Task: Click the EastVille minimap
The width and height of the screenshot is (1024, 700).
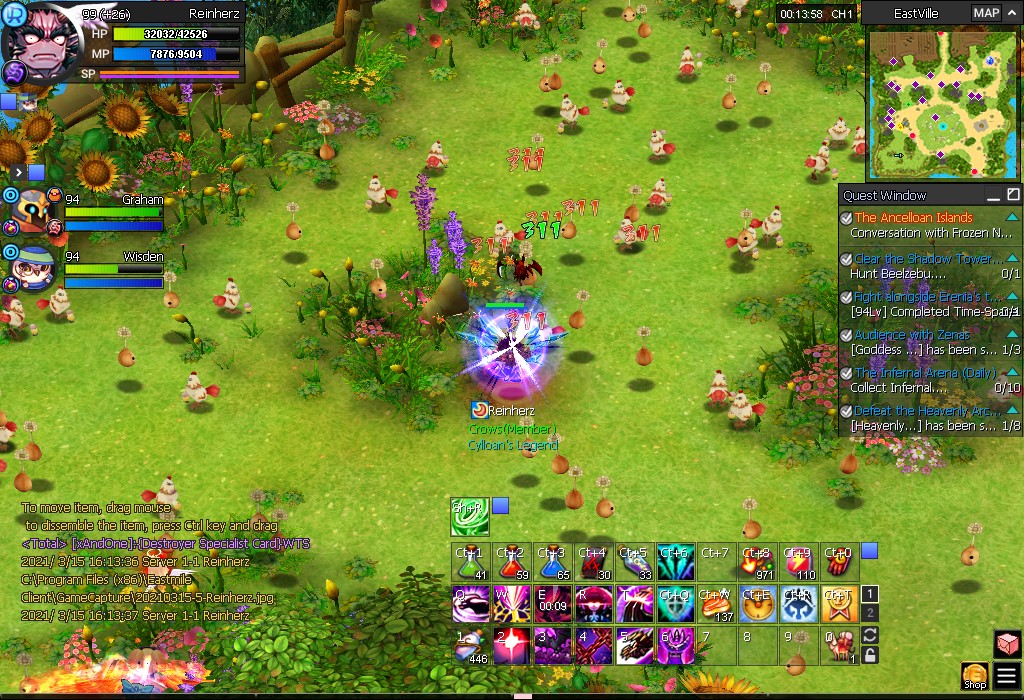Action: 935,102
